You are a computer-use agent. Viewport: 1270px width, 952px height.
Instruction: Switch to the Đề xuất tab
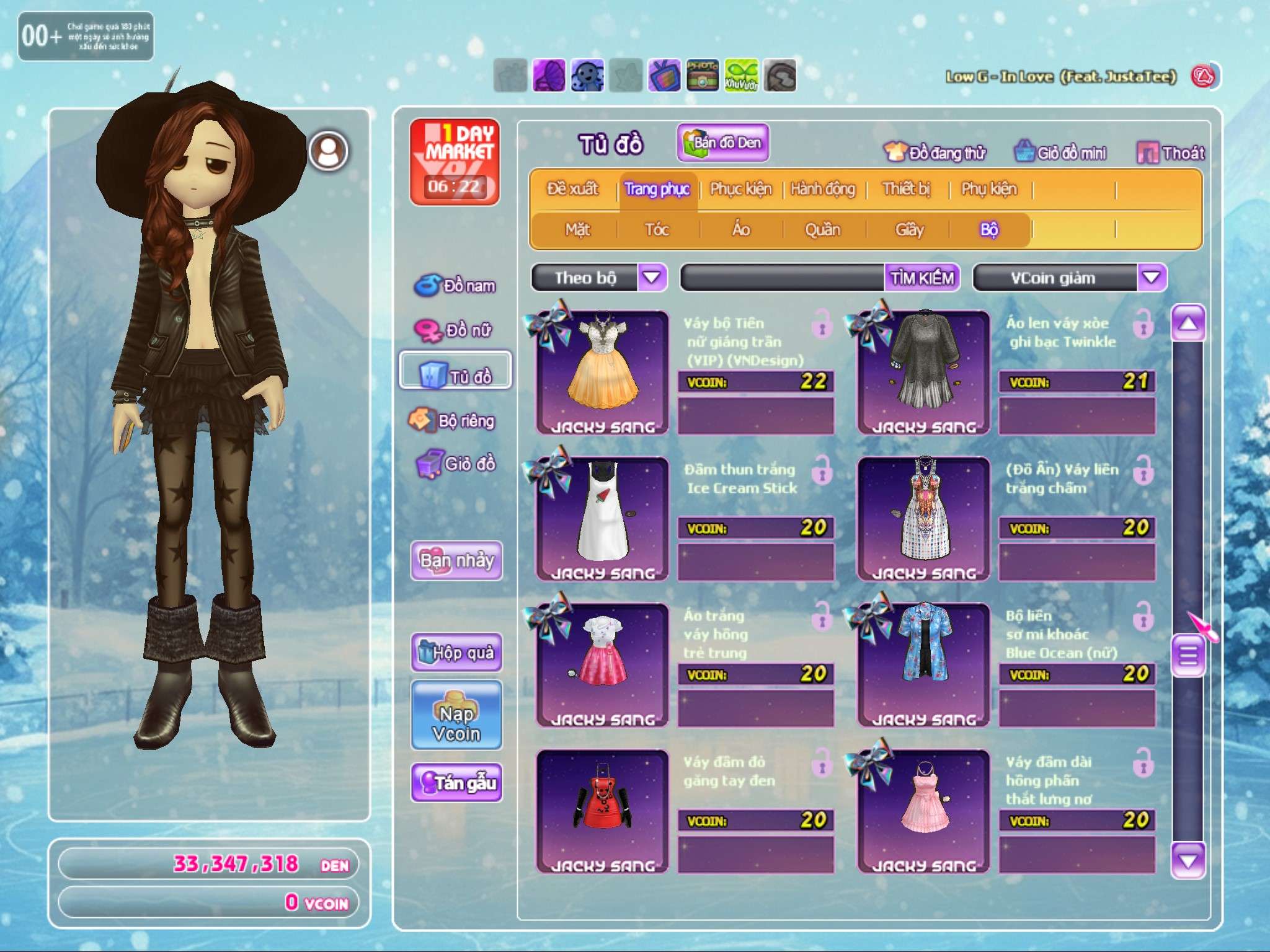572,188
